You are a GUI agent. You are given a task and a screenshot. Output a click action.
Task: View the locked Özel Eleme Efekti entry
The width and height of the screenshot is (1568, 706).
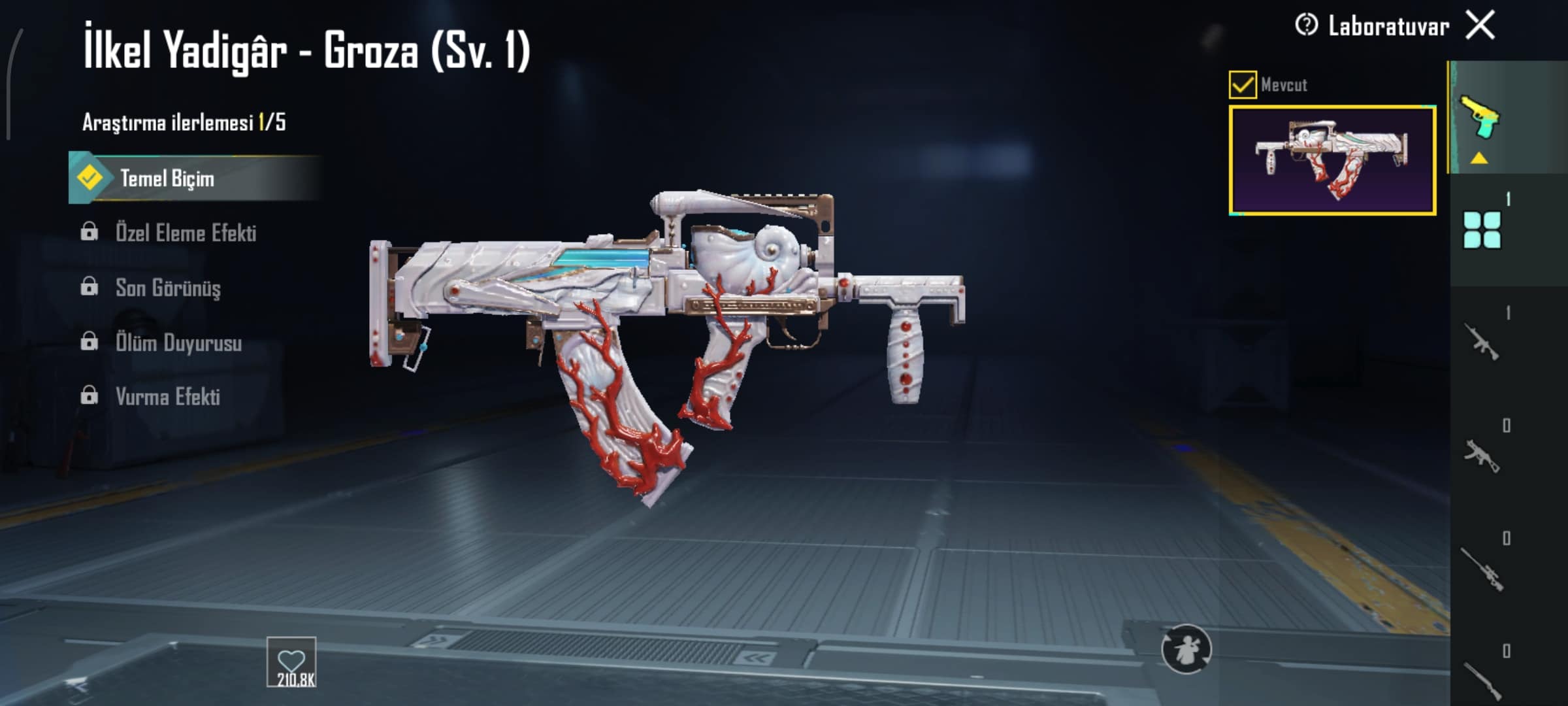point(185,233)
